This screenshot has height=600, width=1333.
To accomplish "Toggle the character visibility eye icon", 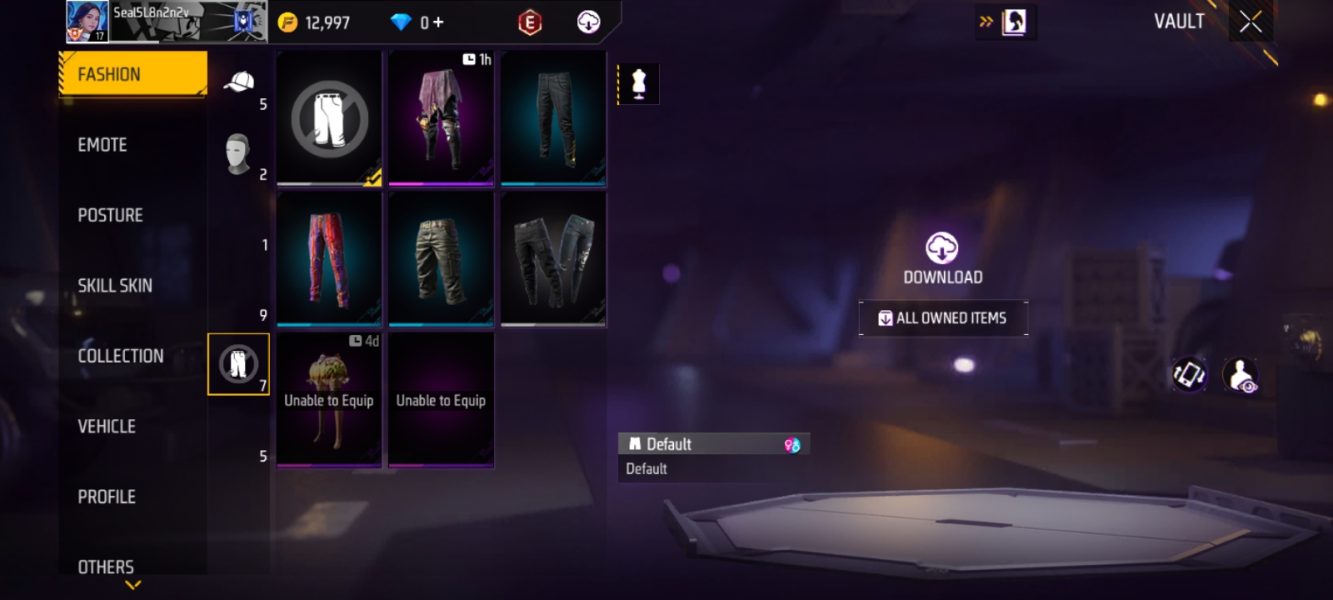I will 1241,375.
